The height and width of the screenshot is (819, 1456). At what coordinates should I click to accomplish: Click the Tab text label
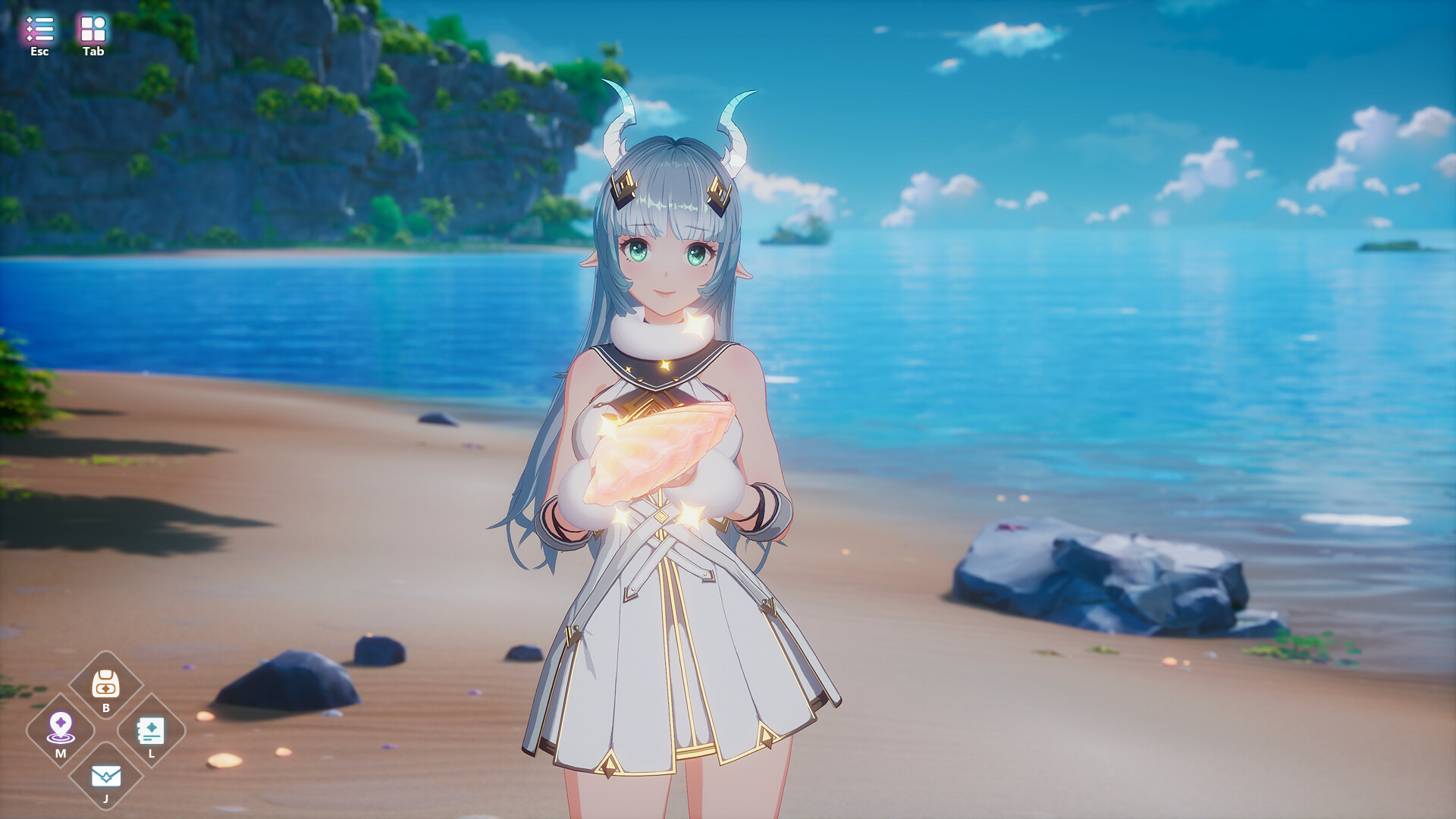93,53
